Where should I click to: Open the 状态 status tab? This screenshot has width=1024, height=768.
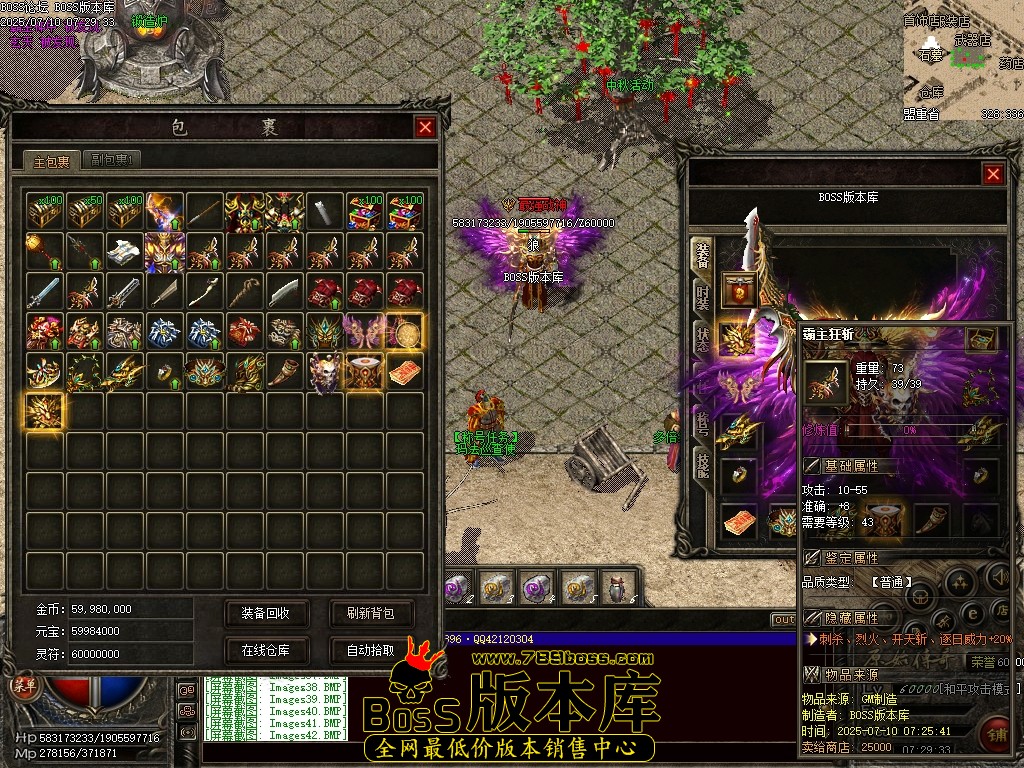[703, 335]
